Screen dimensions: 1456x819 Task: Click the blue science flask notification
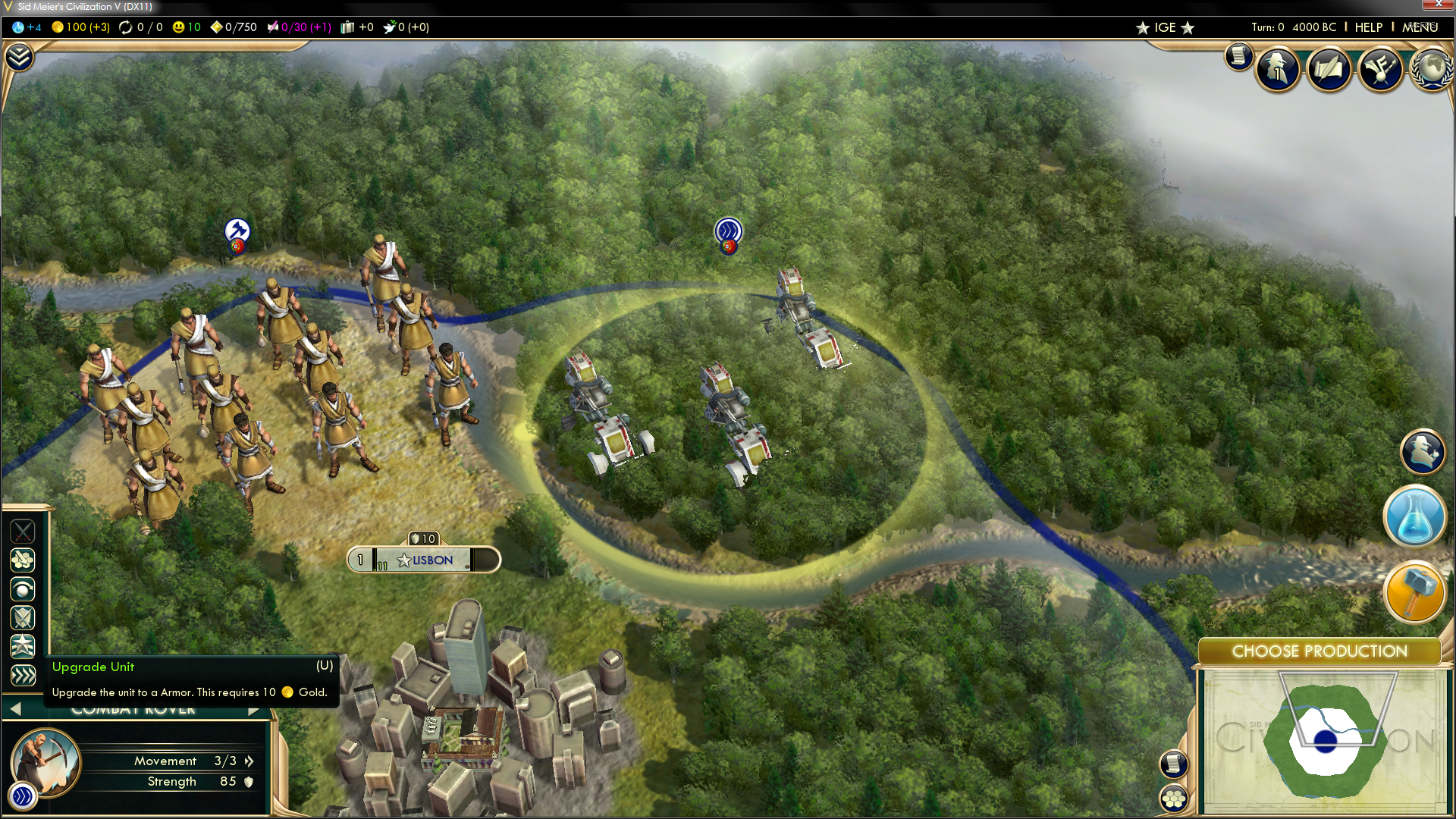click(1414, 517)
